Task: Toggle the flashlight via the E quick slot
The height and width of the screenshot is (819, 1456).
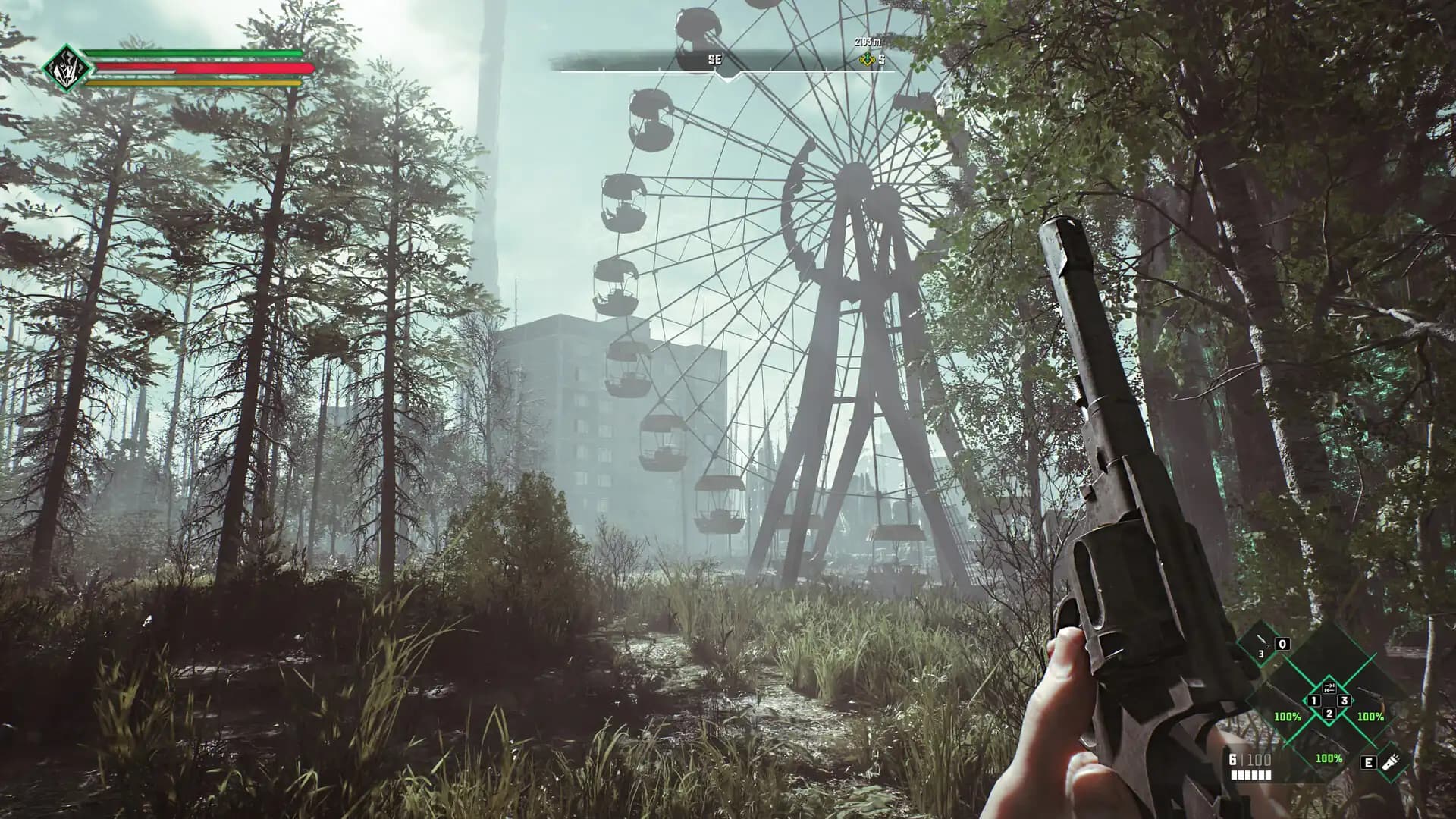Action: [1368, 763]
